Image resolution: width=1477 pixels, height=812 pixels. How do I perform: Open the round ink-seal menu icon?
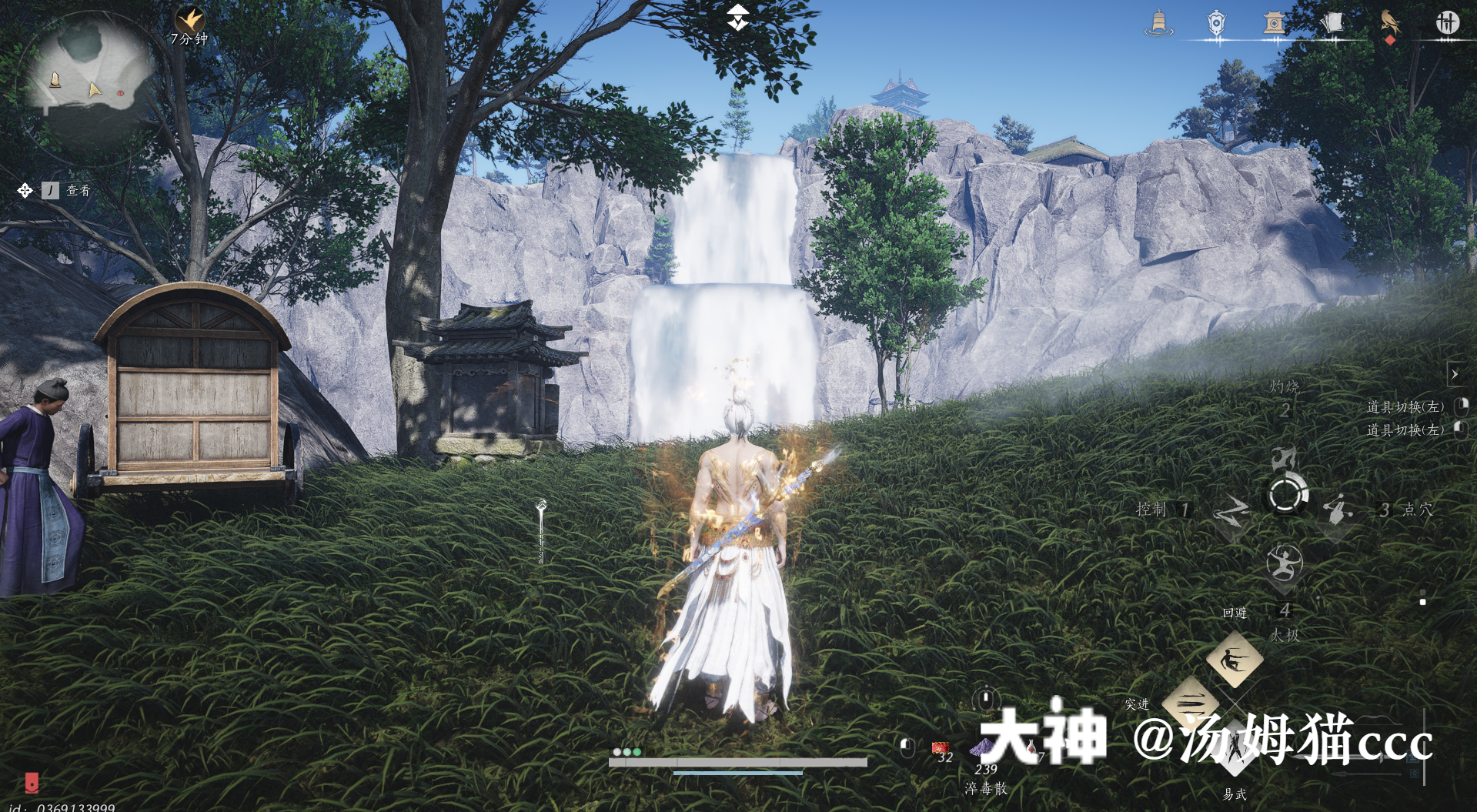[x=1447, y=23]
